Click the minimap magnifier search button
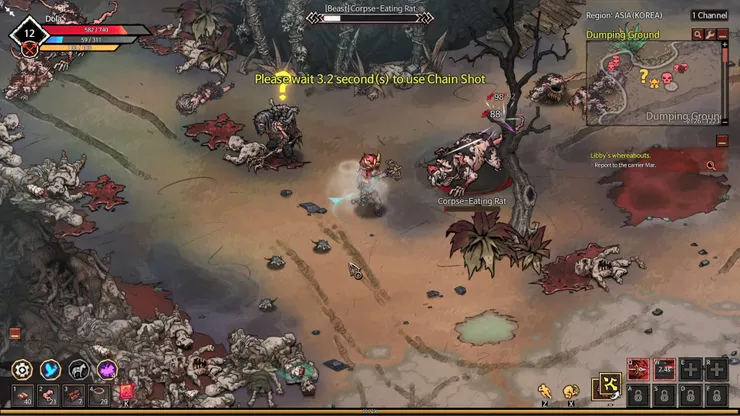This screenshot has height=416, width=740. tap(698, 35)
